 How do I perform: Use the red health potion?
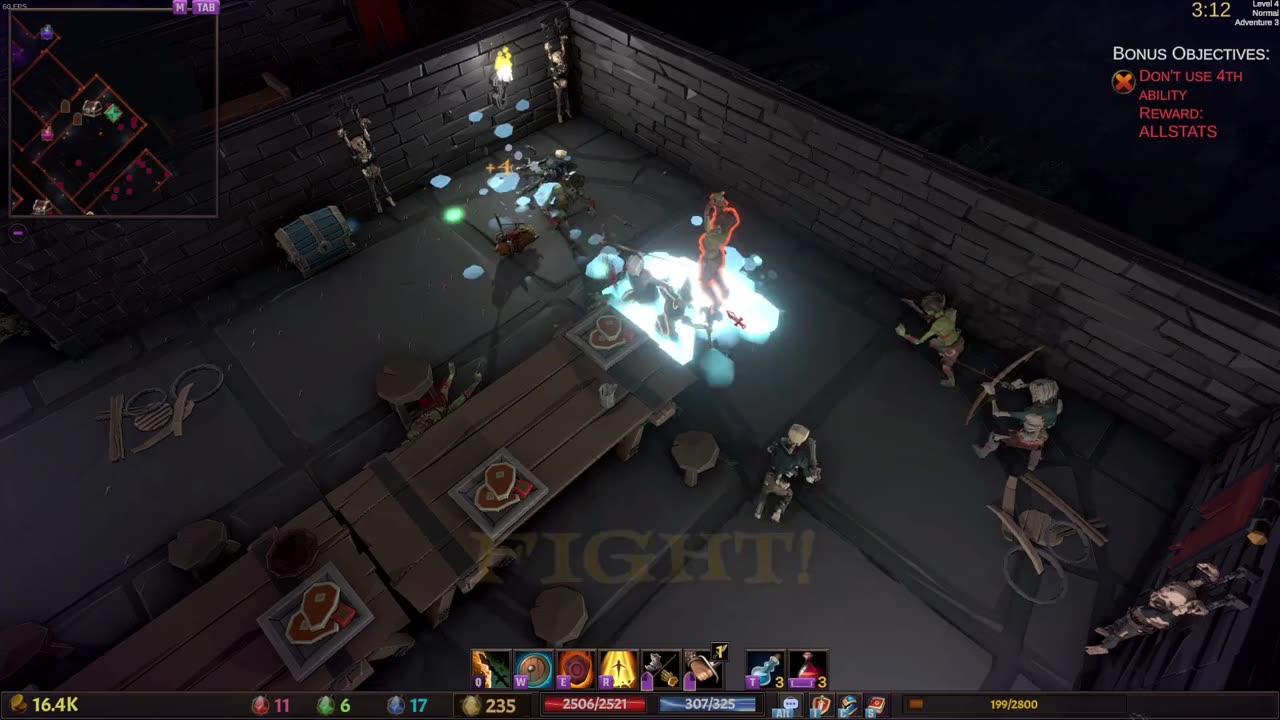808,669
